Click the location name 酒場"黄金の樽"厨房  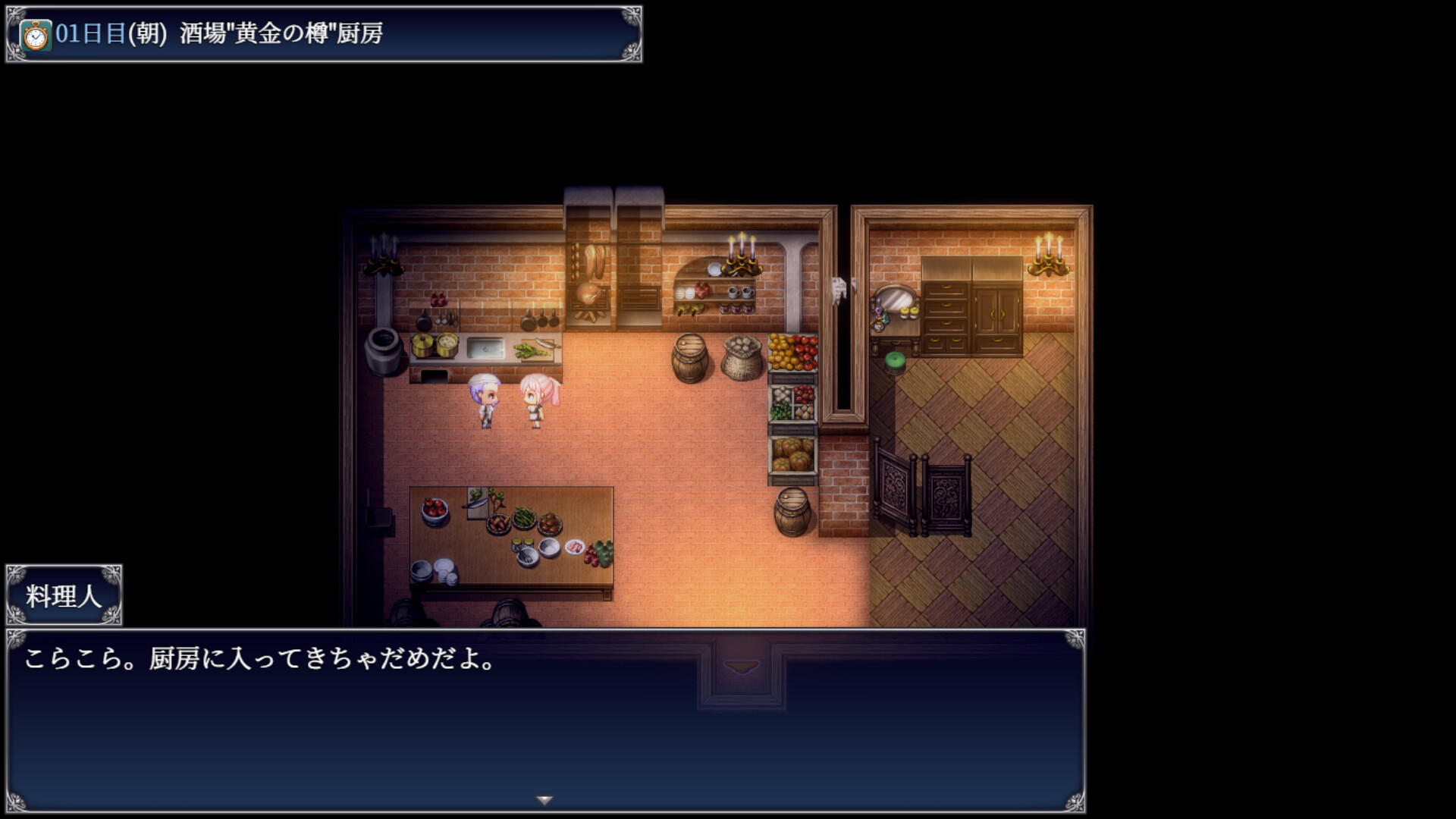click(281, 33)
